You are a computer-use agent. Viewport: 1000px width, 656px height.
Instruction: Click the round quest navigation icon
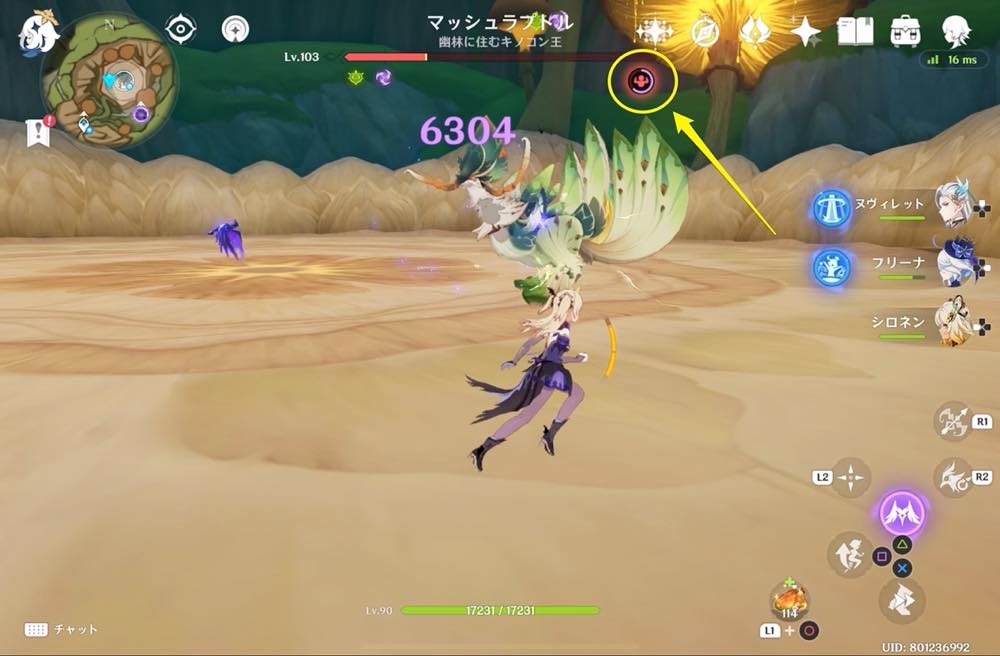point(236,30)
